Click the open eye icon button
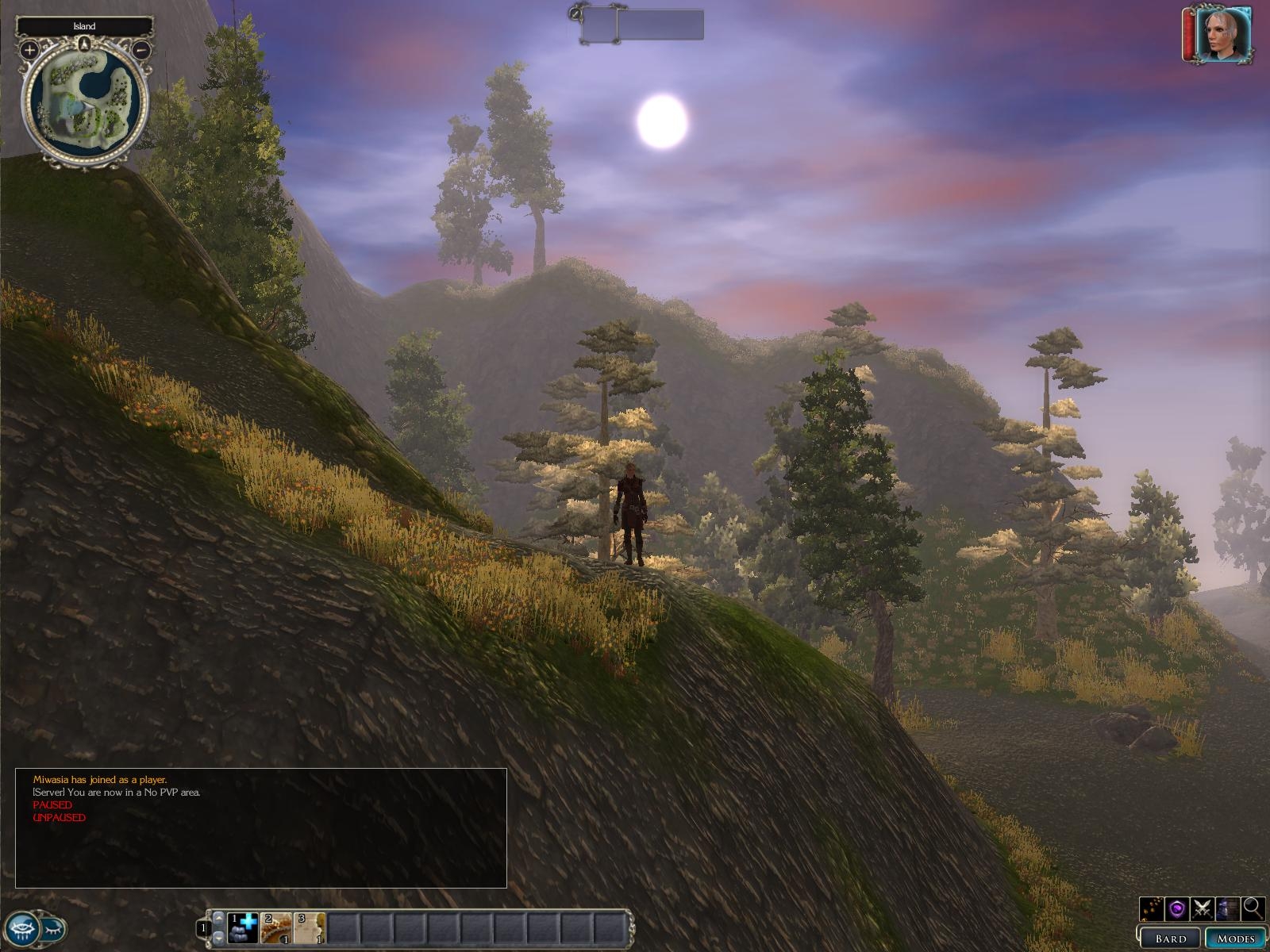This screenshot has width=1270, height=952. point(21,927)
